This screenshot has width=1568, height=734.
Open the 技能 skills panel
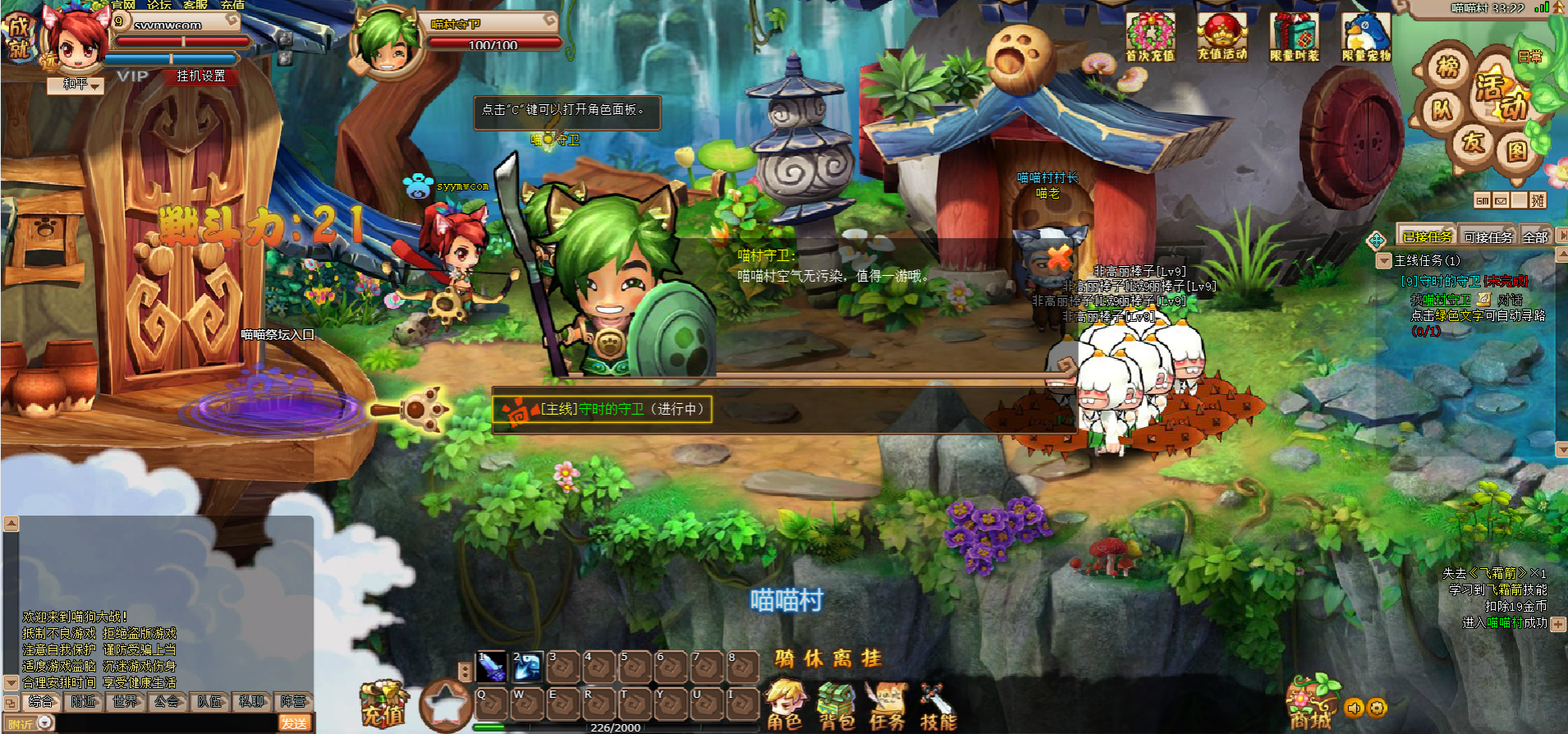click(938, 706)
